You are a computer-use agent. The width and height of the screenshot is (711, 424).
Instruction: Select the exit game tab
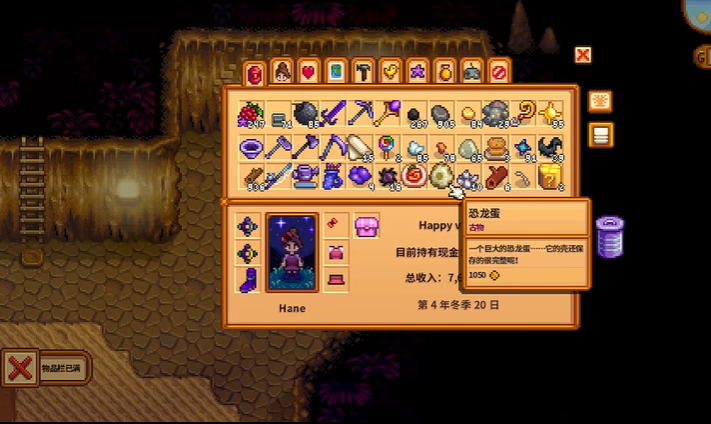point(499,71)
